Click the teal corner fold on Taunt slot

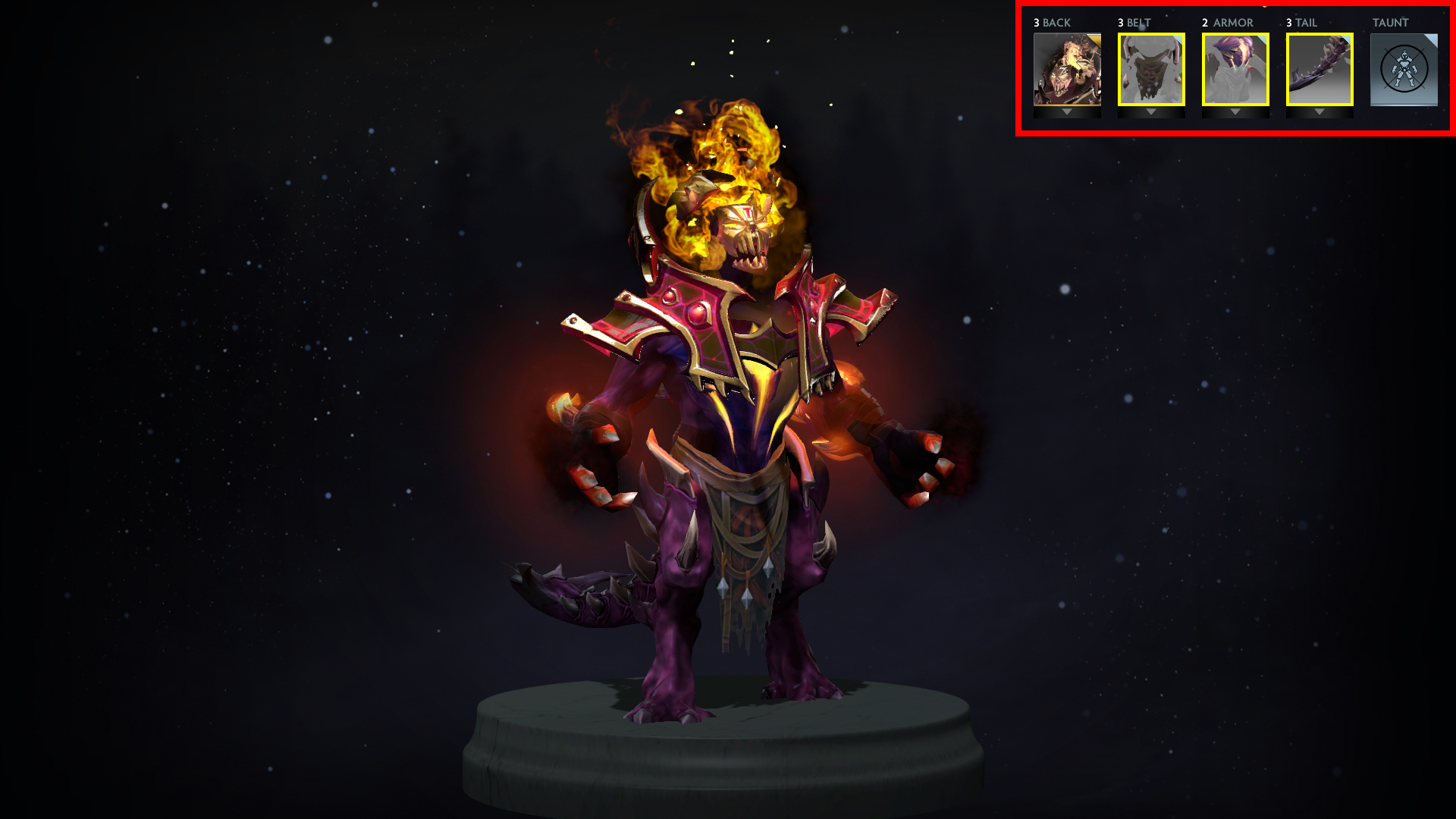1432,38
